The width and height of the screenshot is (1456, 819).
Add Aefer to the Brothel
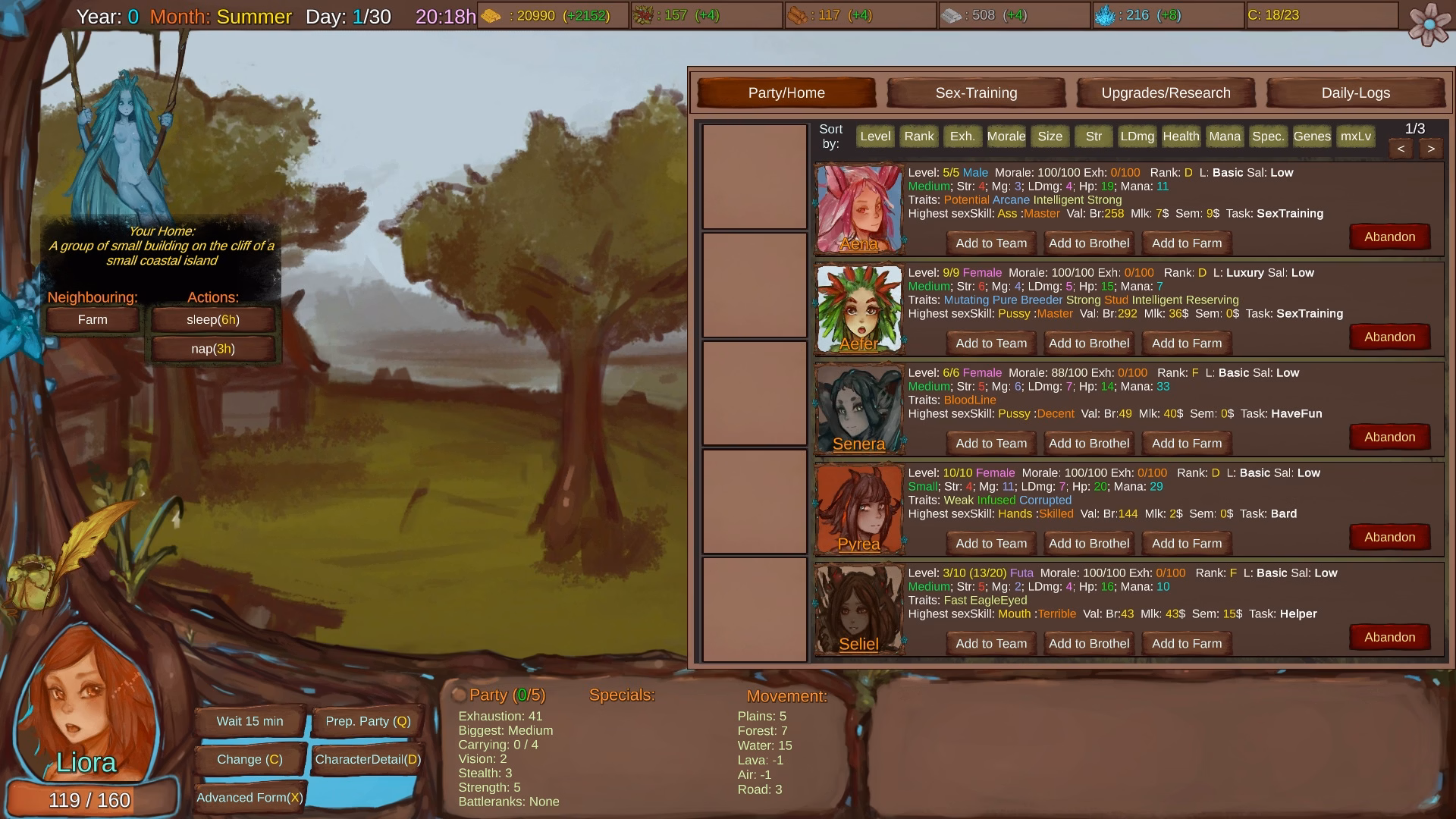(1089, 343)
